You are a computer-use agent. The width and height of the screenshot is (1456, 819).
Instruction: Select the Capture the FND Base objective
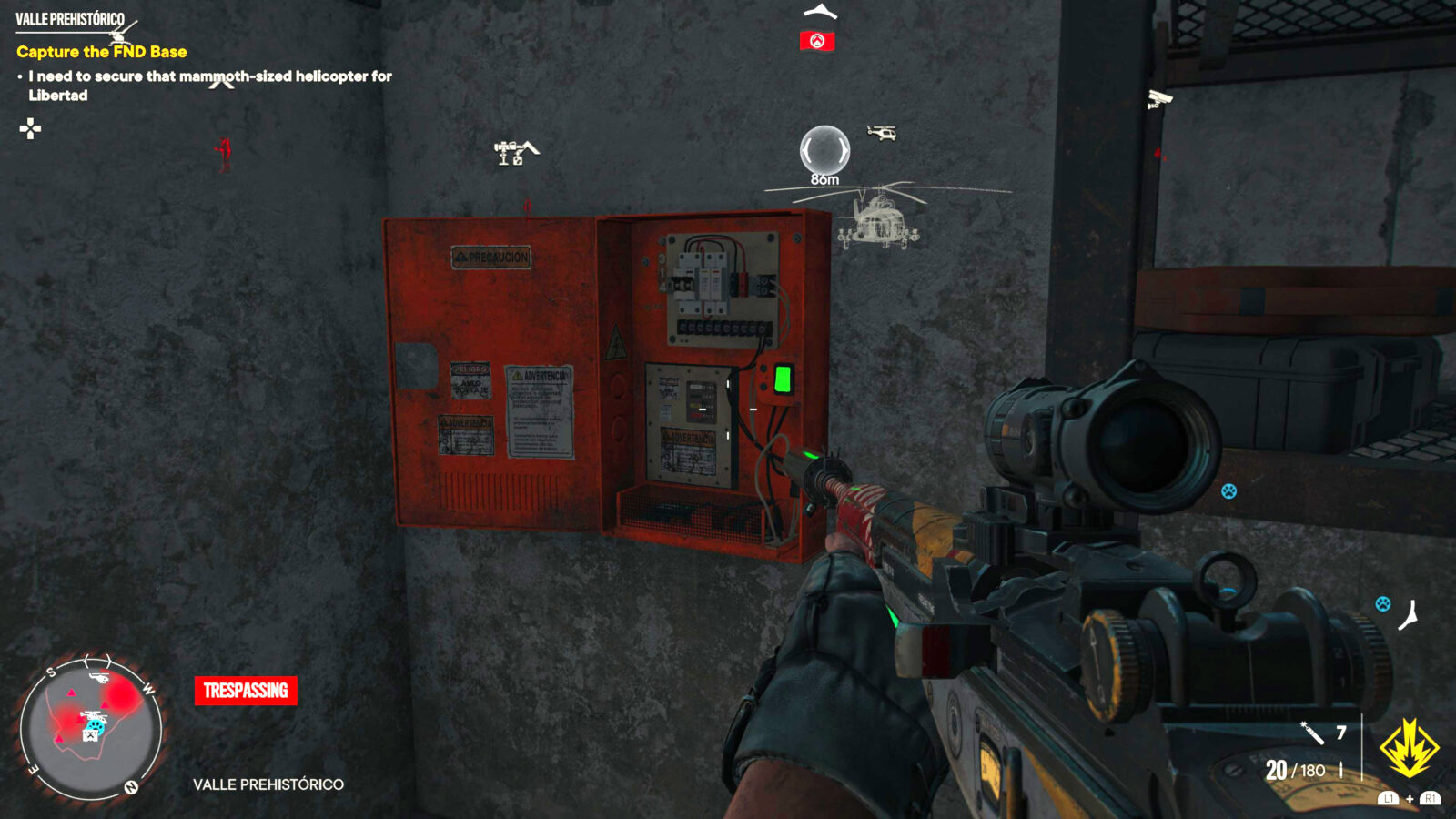(102, 52)
